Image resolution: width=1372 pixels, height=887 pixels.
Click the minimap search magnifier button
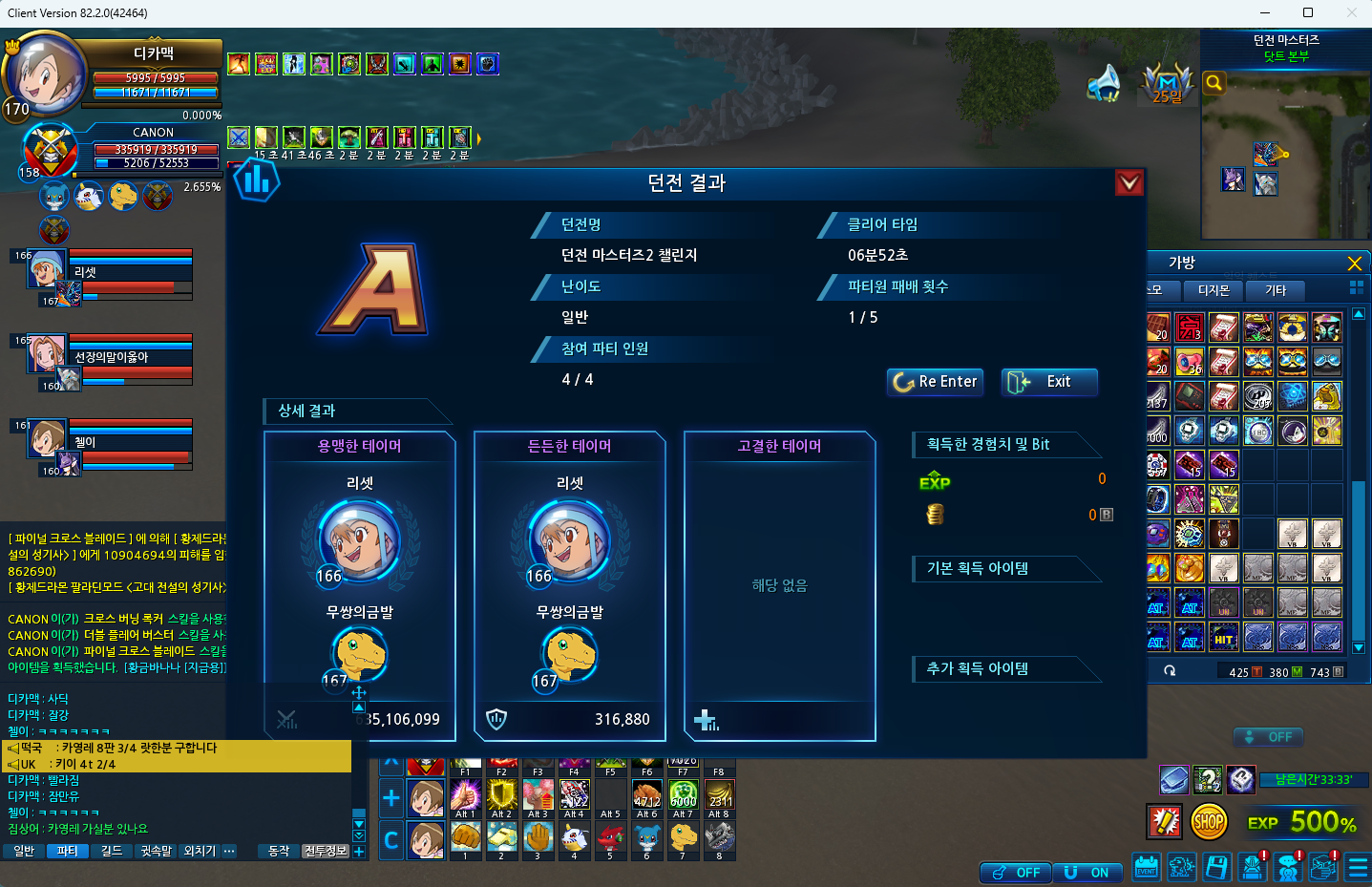pyautogui.click(x=1214, y=83)
